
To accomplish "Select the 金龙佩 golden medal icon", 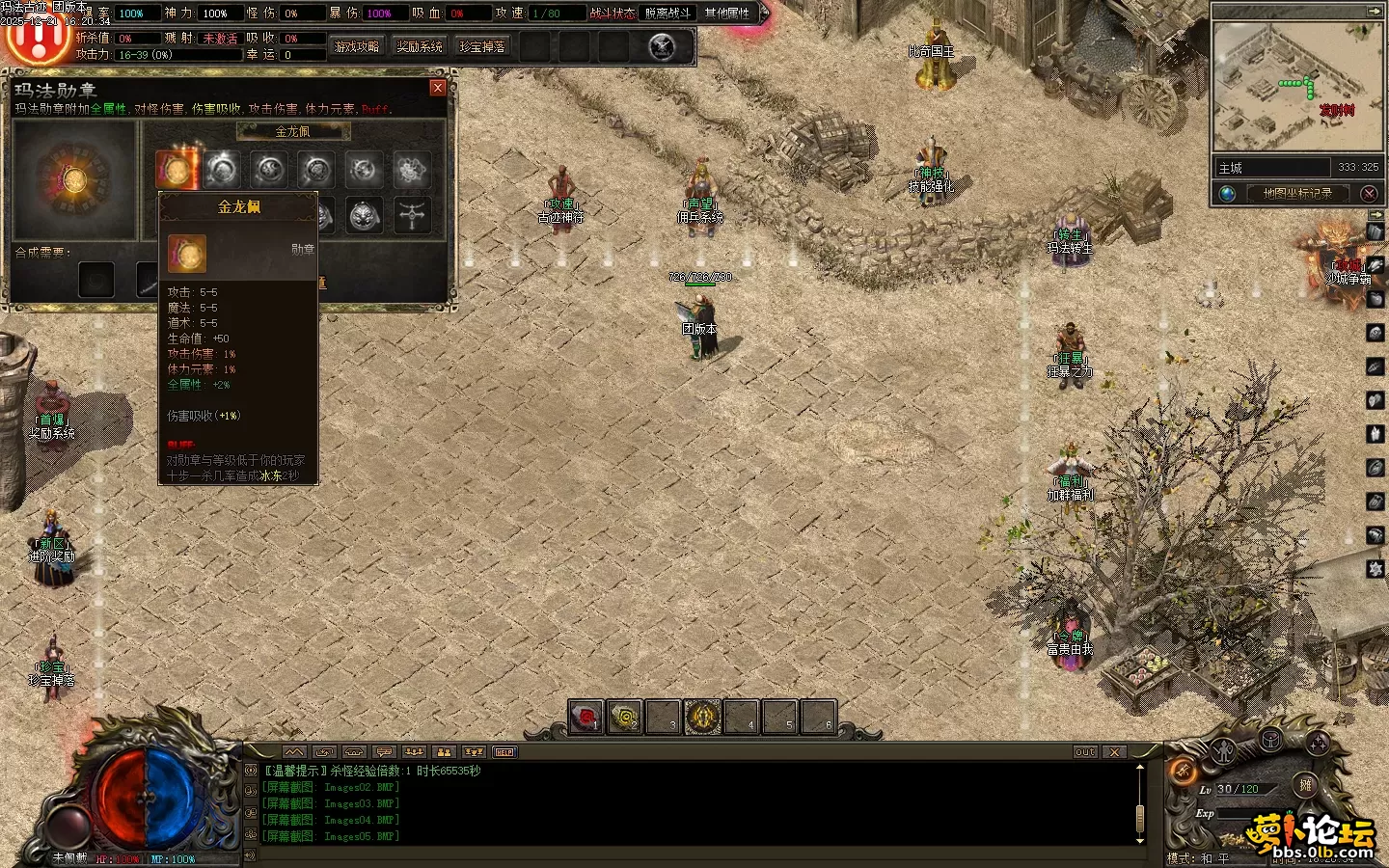I will [x=176, y=170].
